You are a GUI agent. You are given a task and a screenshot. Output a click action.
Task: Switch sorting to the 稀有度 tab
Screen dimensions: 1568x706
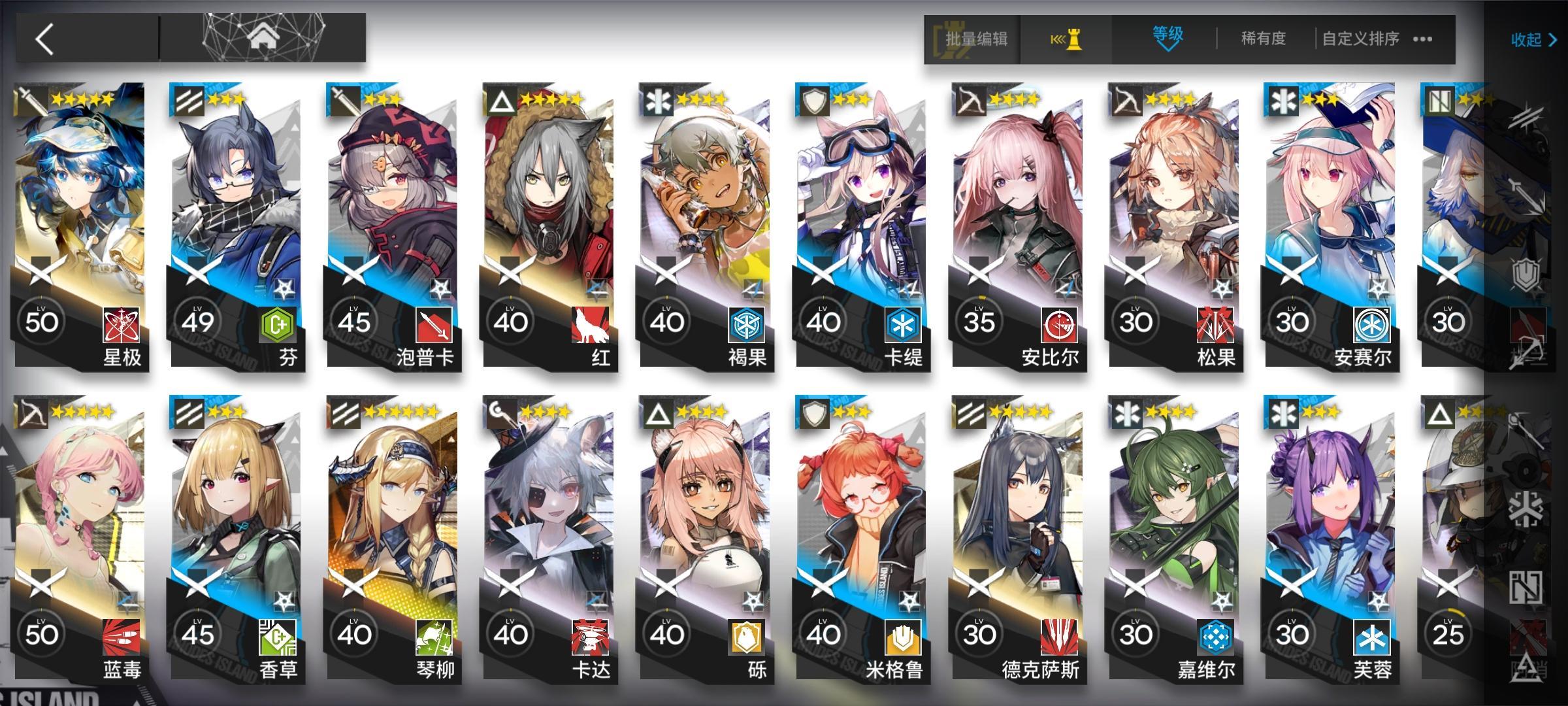tap(1261, 39)
